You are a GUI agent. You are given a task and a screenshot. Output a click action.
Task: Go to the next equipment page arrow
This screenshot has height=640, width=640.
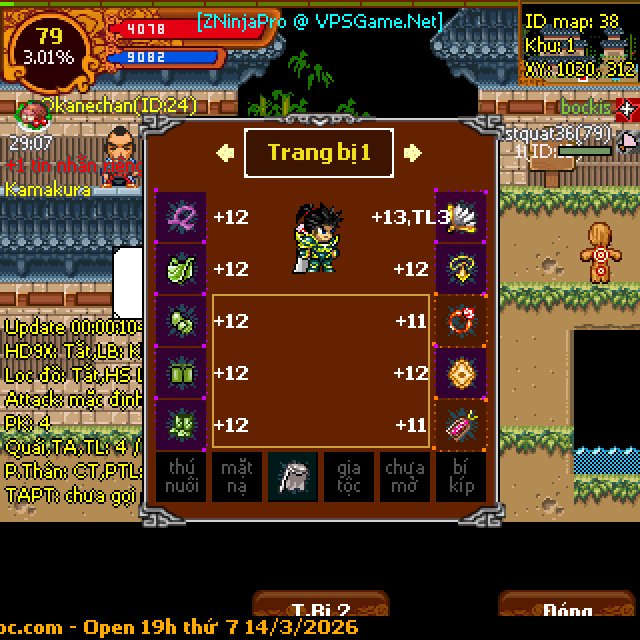pyautogui.click(x=412, y=153)
